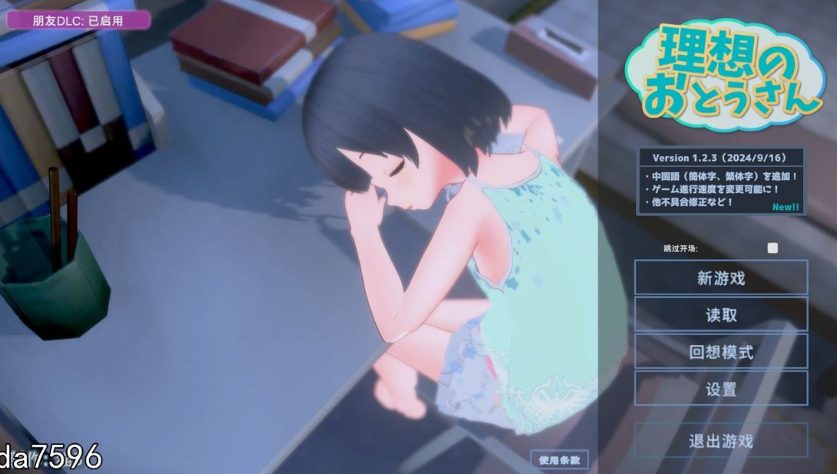Toggle the 跳过开场 skip-intro checkbox
This screenshot has width=837, height=474.
[x=772, y=248]
